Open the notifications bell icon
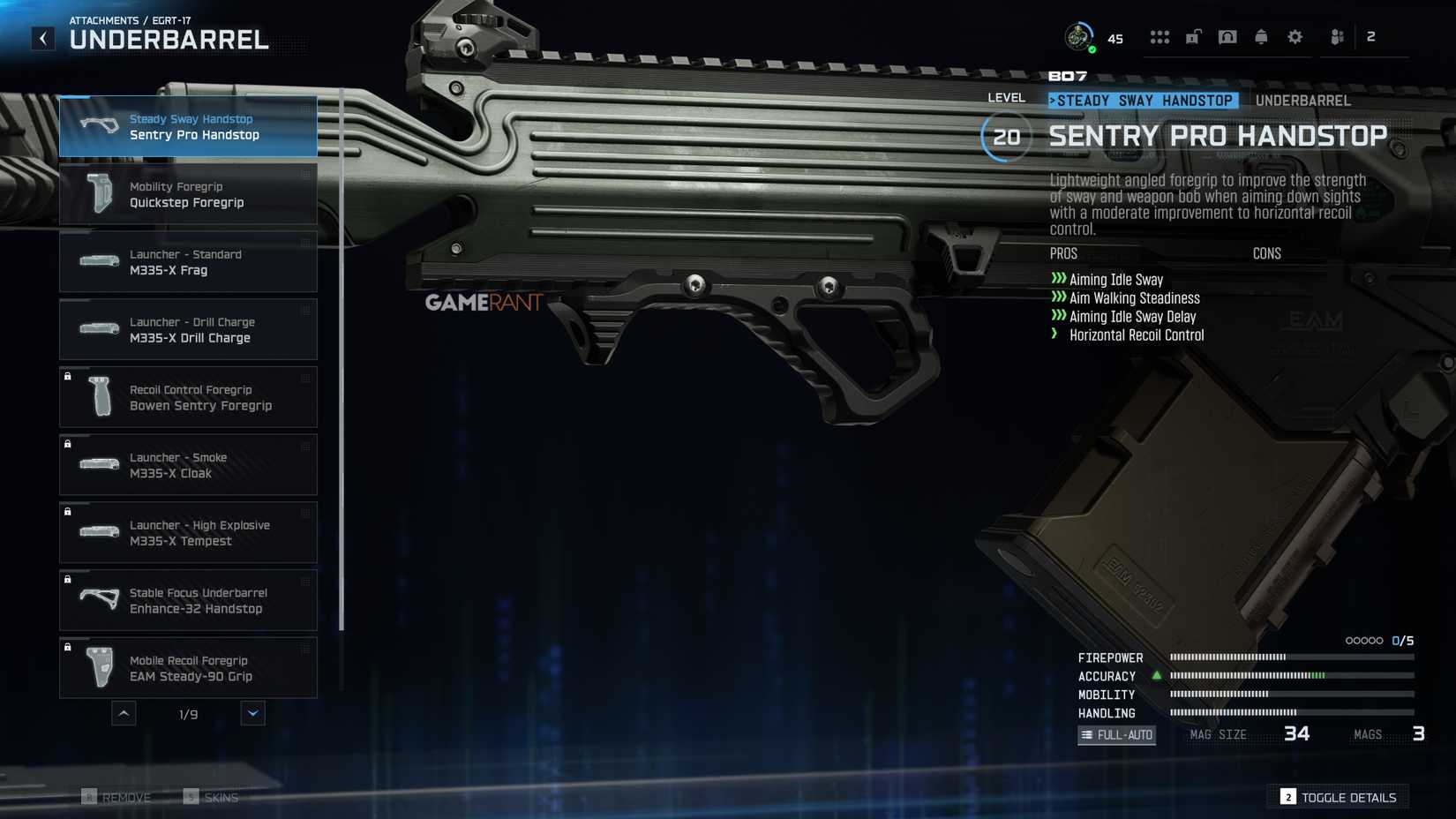Screen dimensions: 1456x819 (1261, 37)
